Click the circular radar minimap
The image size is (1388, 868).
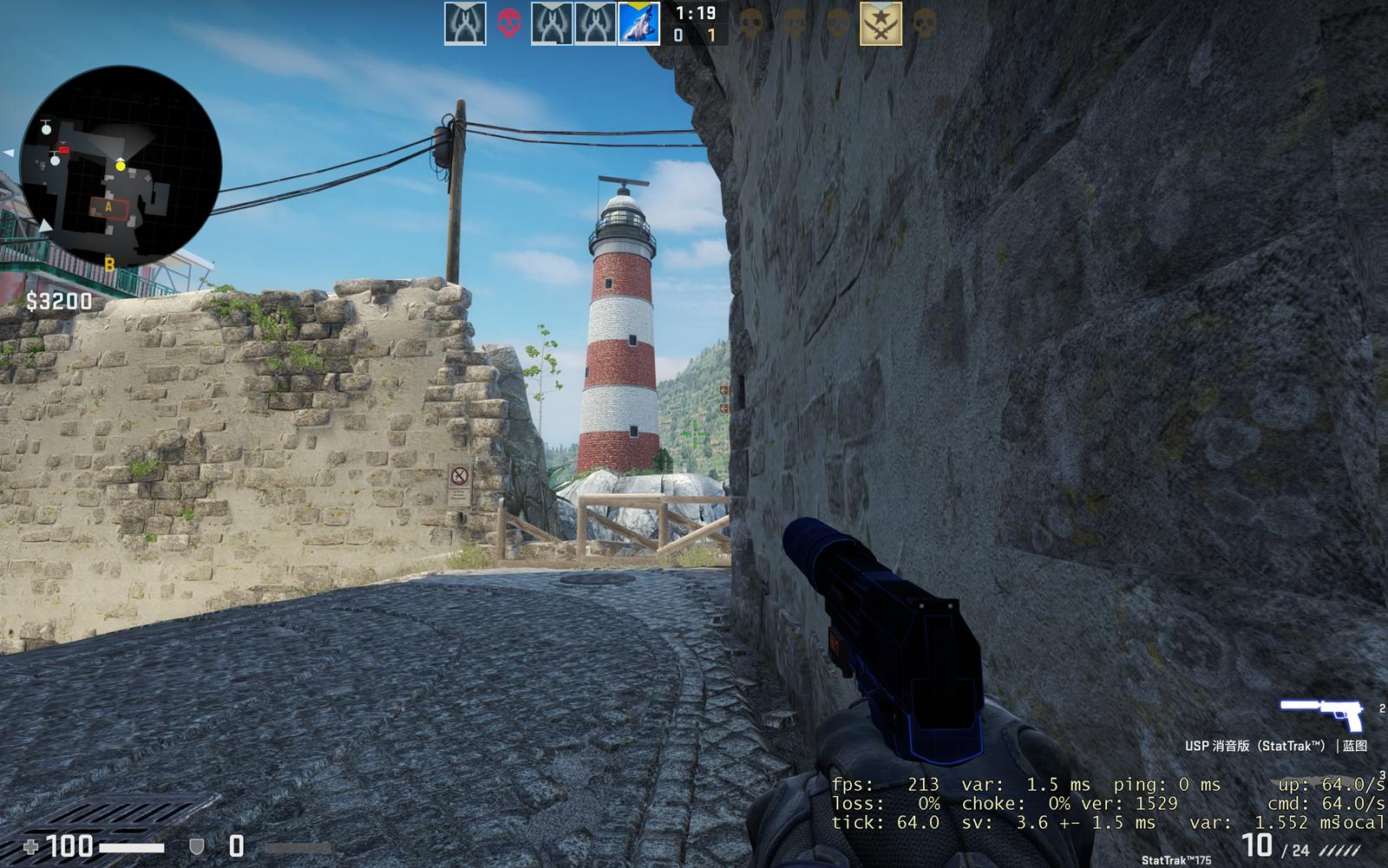[x=120, y=166]
